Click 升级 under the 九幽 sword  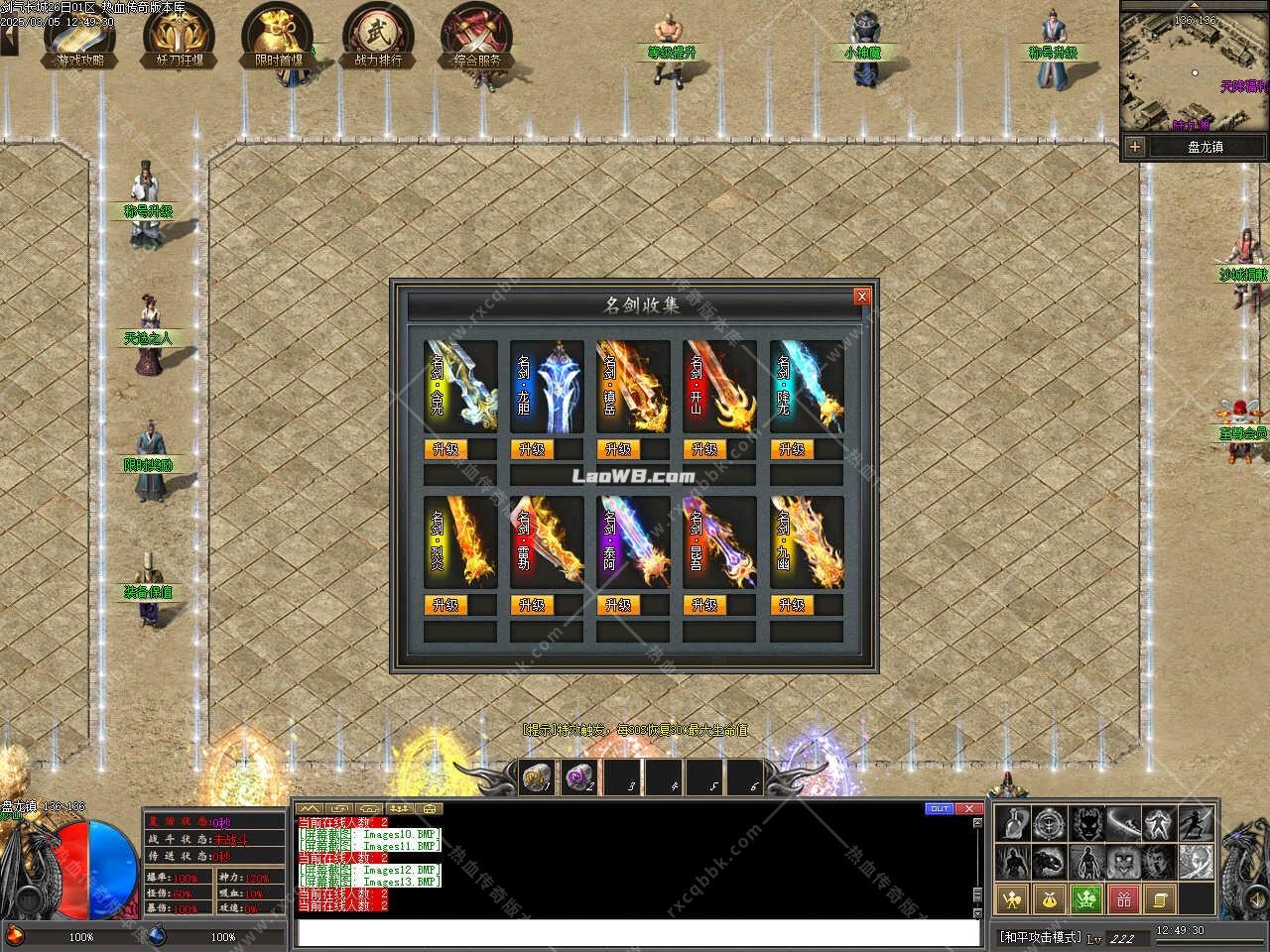click(793, 604)
